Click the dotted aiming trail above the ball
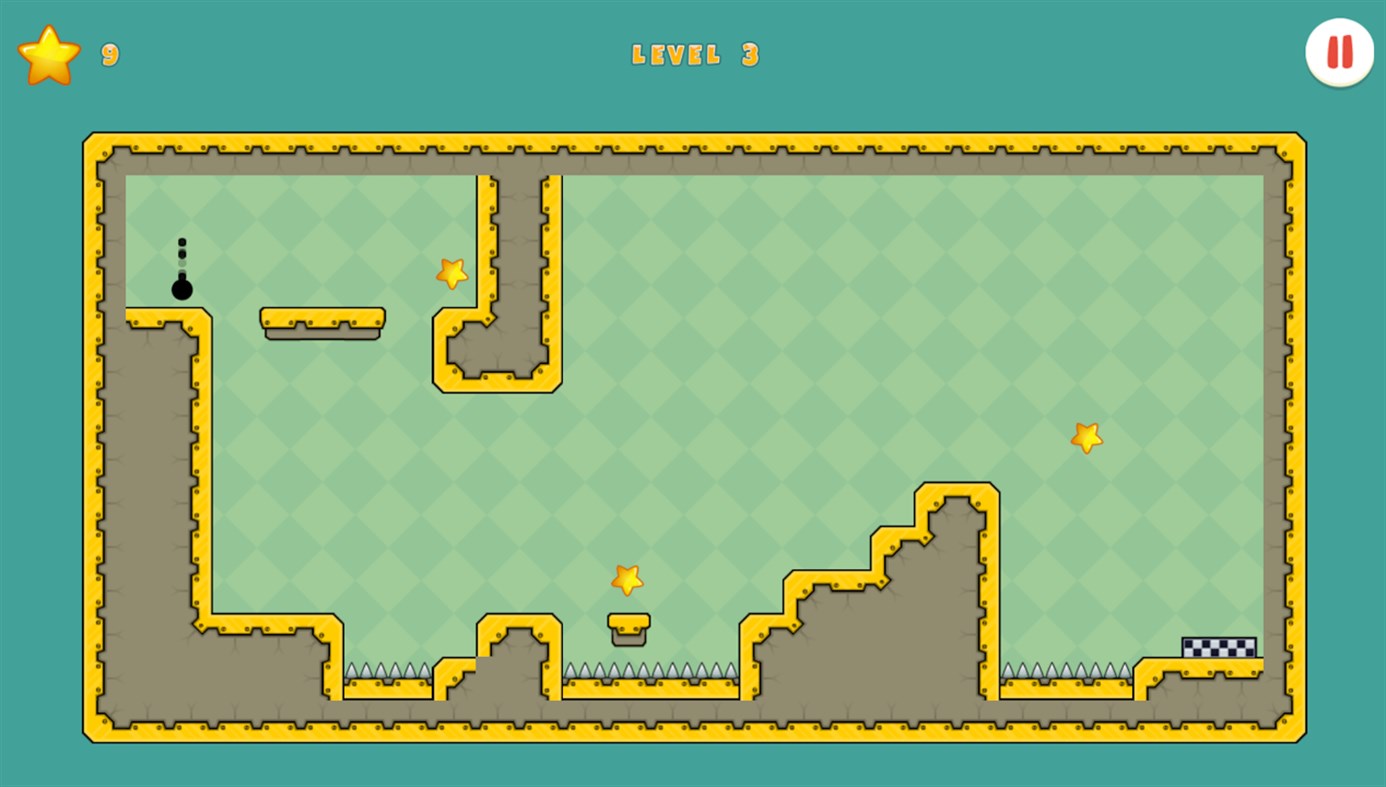Screen dimensions: 1386x787 [182, 252]
